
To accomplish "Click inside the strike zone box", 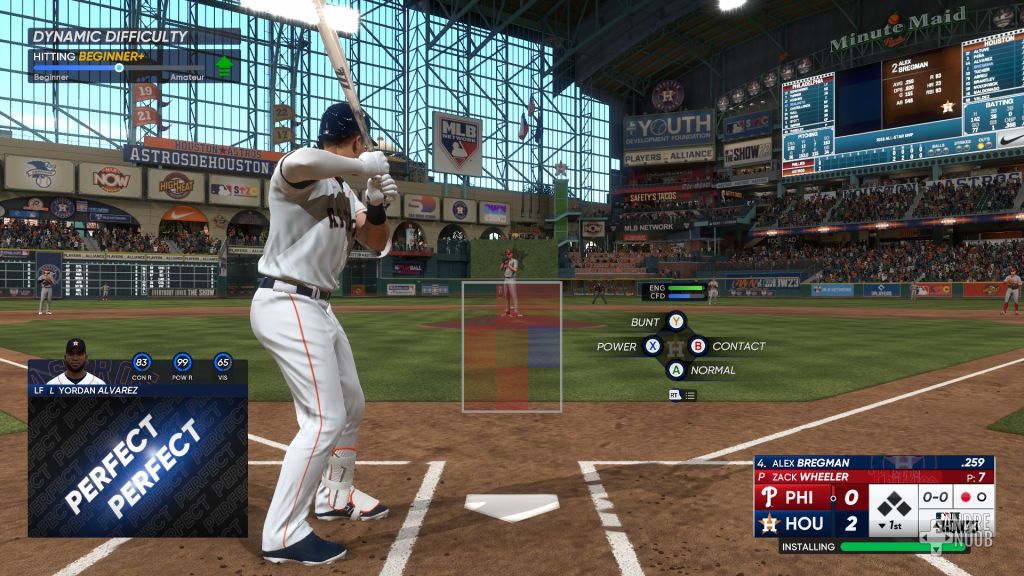I will [511, 346].
